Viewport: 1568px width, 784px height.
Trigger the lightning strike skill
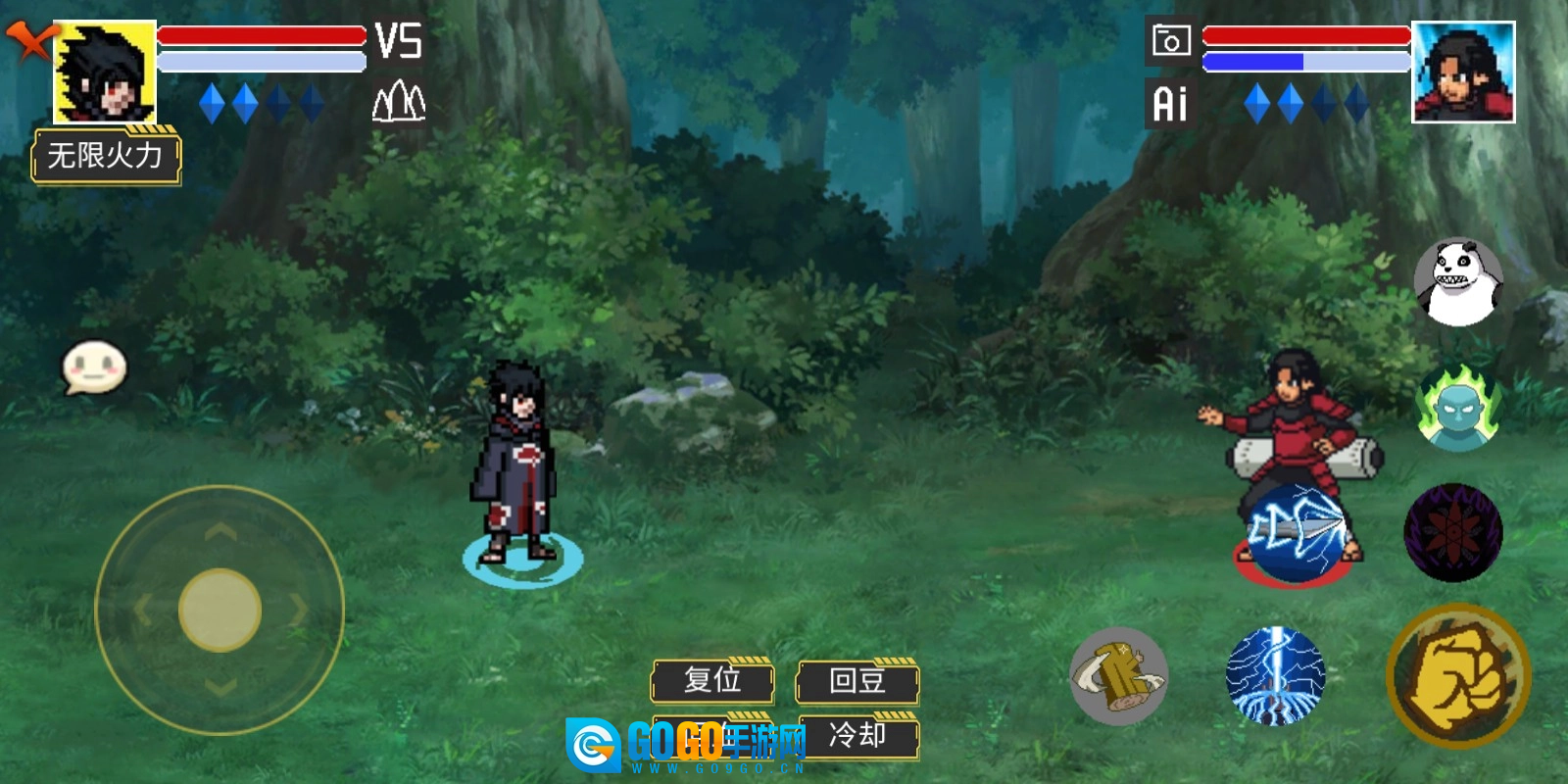[x=1275, y=676]
